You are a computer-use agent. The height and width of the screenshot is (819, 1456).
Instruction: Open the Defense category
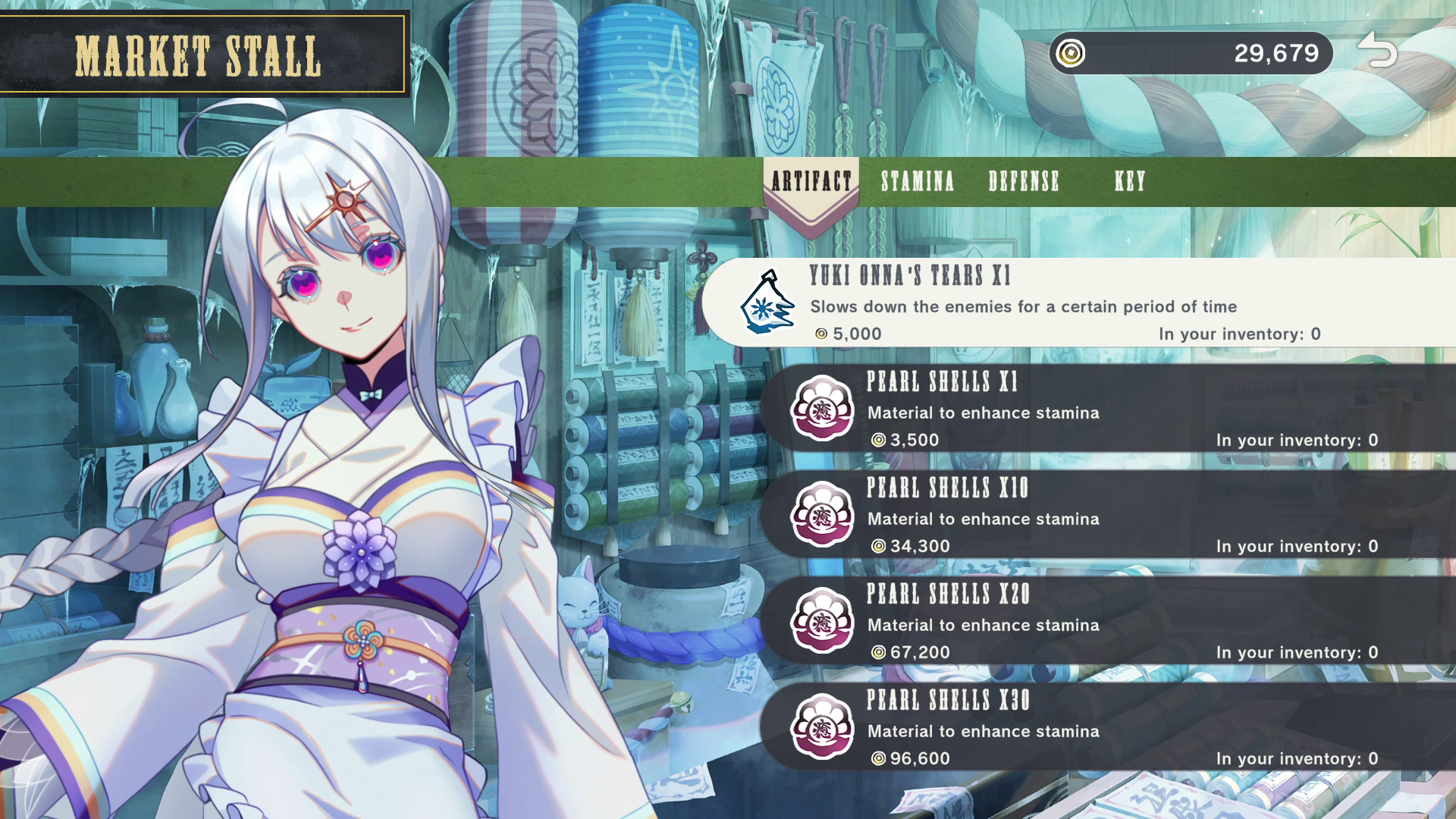[1023, 182]
